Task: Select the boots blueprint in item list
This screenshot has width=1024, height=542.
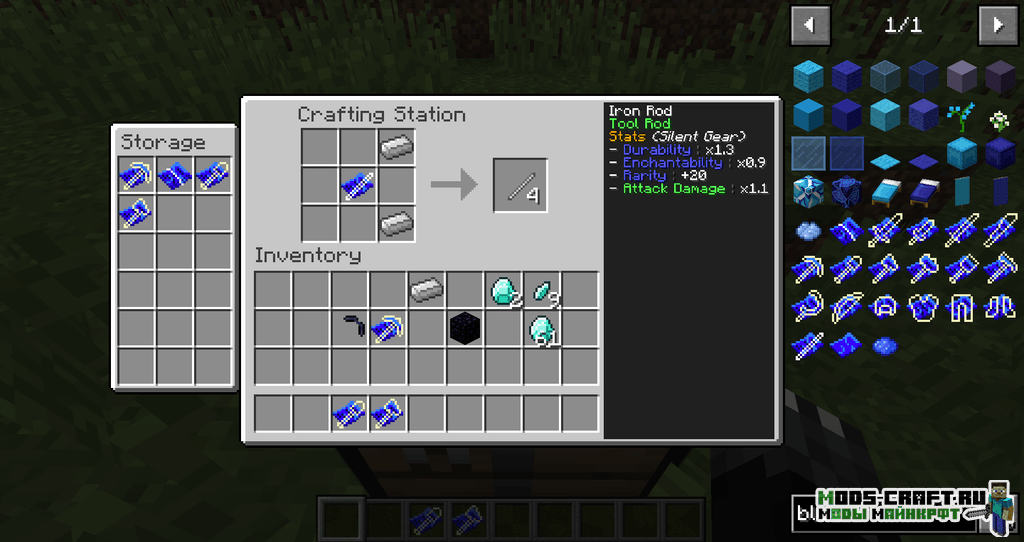Action: [999, 306]
